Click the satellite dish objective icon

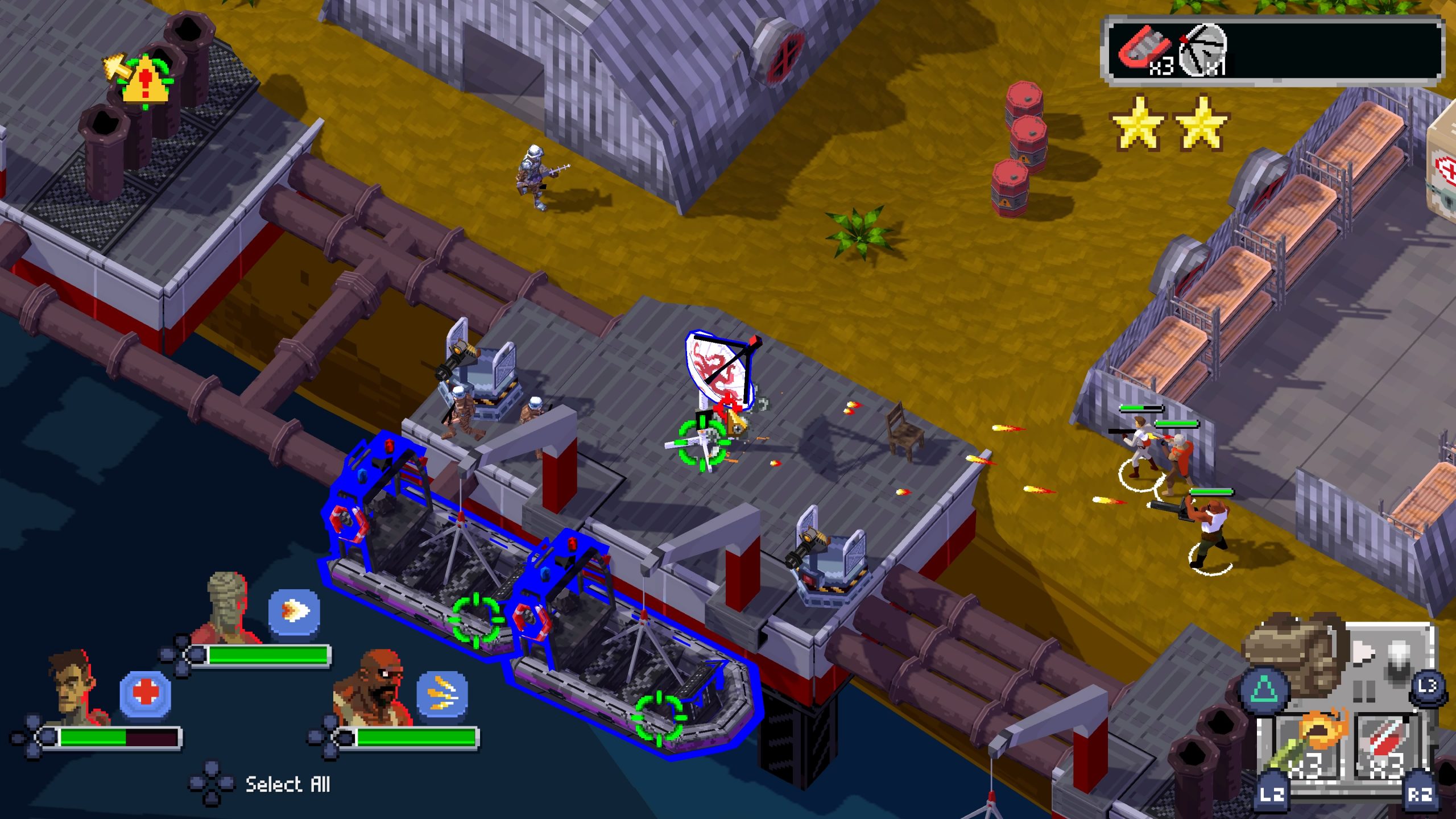click(x=1203, y=50)
